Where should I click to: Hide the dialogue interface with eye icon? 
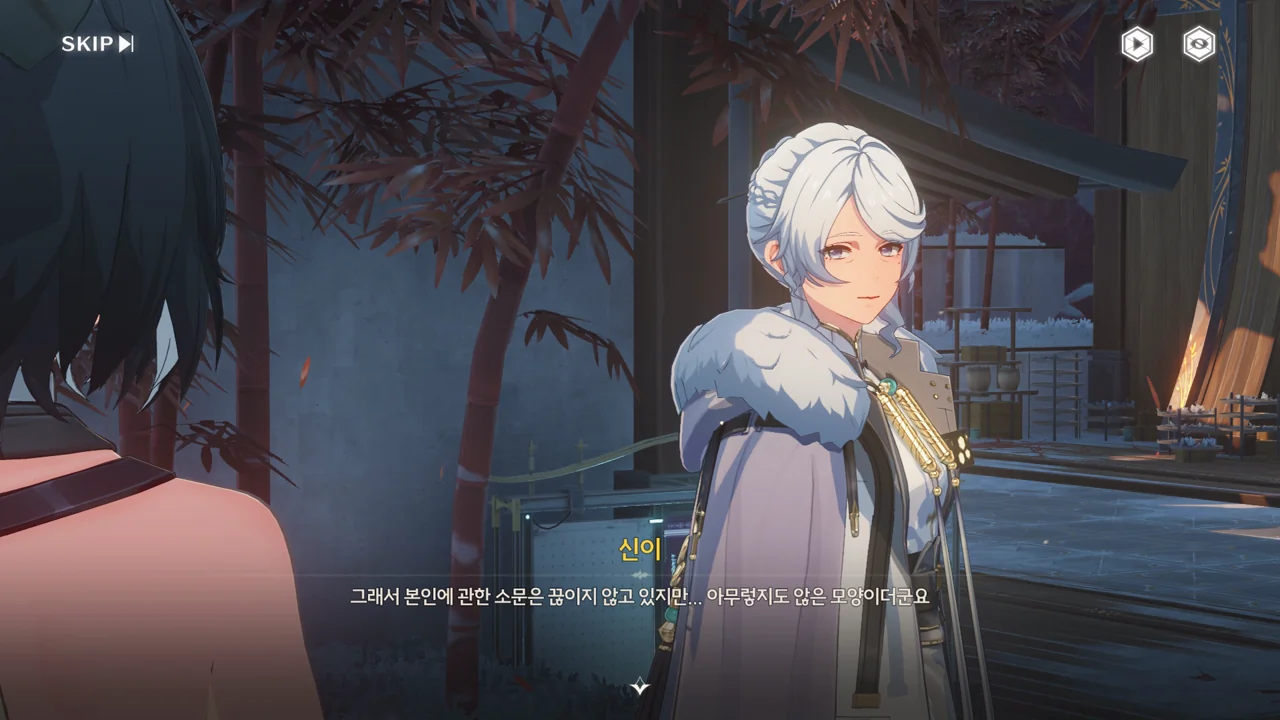[1199, 44]
